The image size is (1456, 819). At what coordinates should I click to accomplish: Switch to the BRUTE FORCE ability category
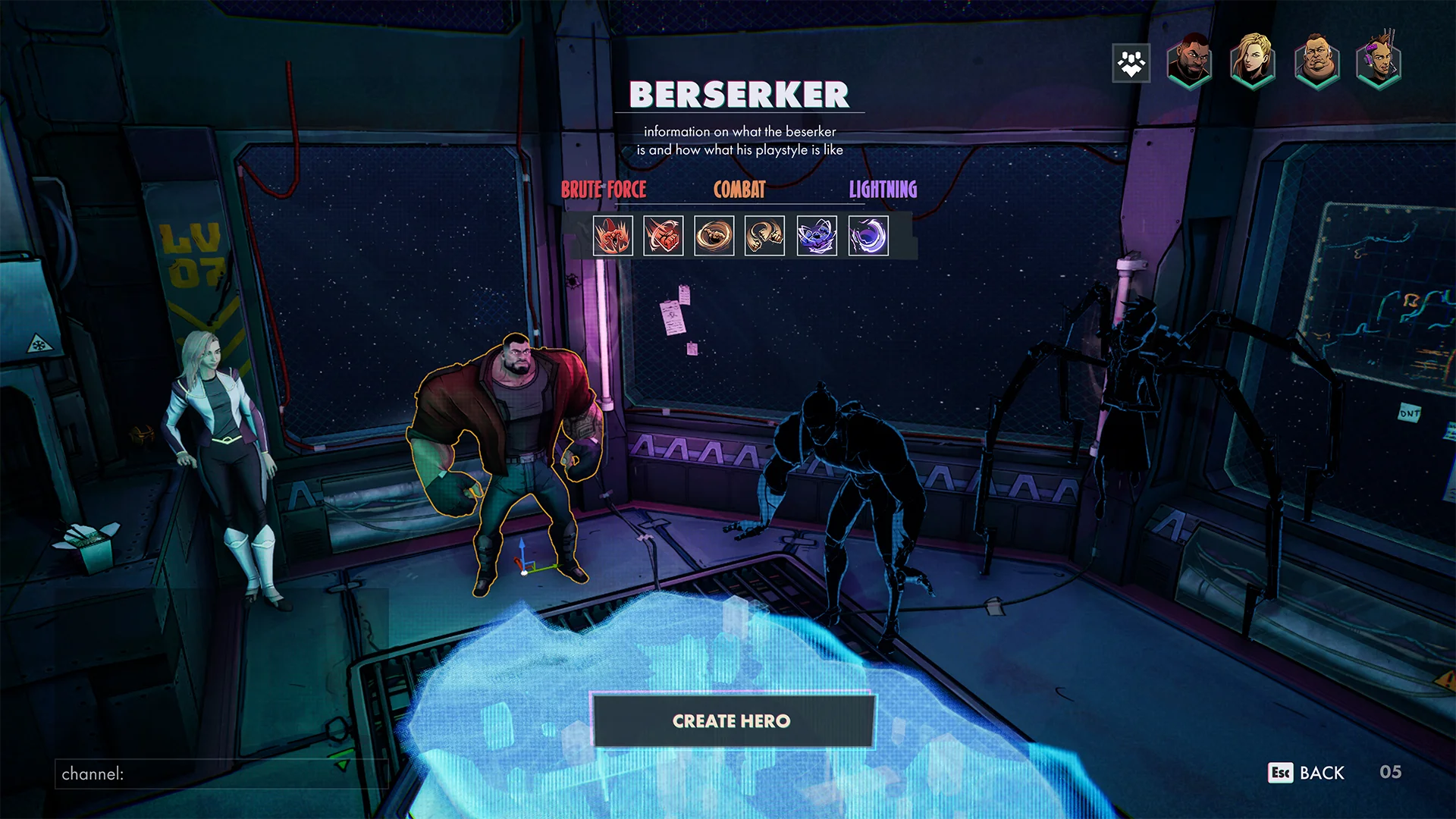[x=604, y=190]
